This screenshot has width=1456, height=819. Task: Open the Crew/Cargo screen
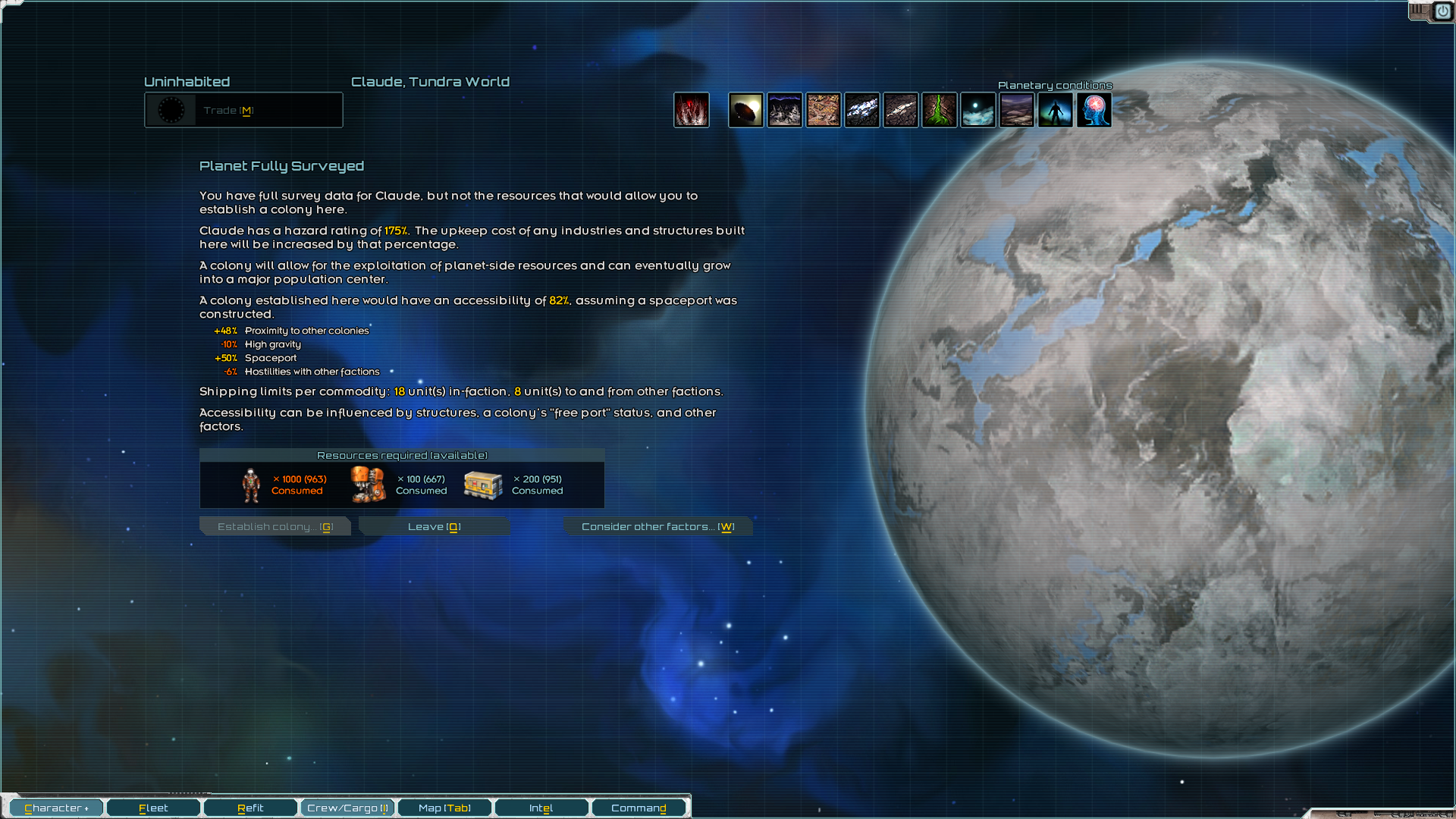[347, 808]
